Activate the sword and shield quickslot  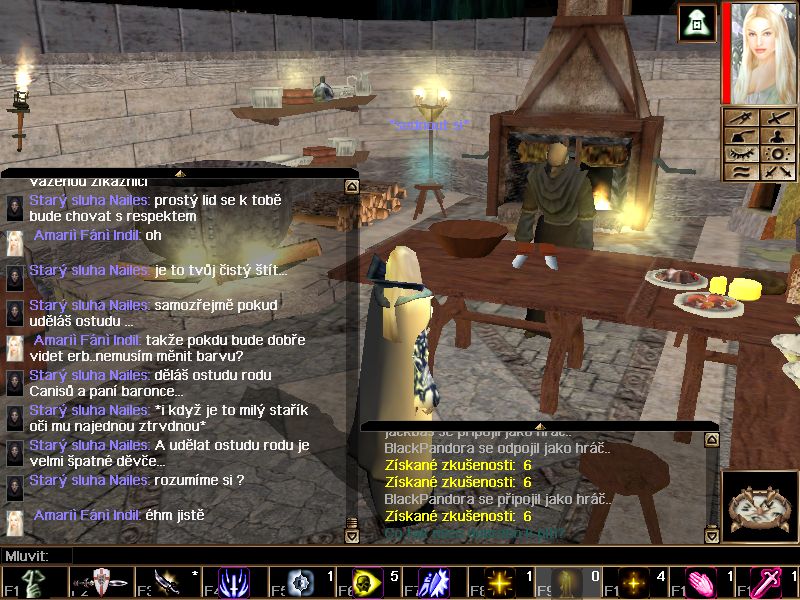pyautogui.click(x=100, y=583)
